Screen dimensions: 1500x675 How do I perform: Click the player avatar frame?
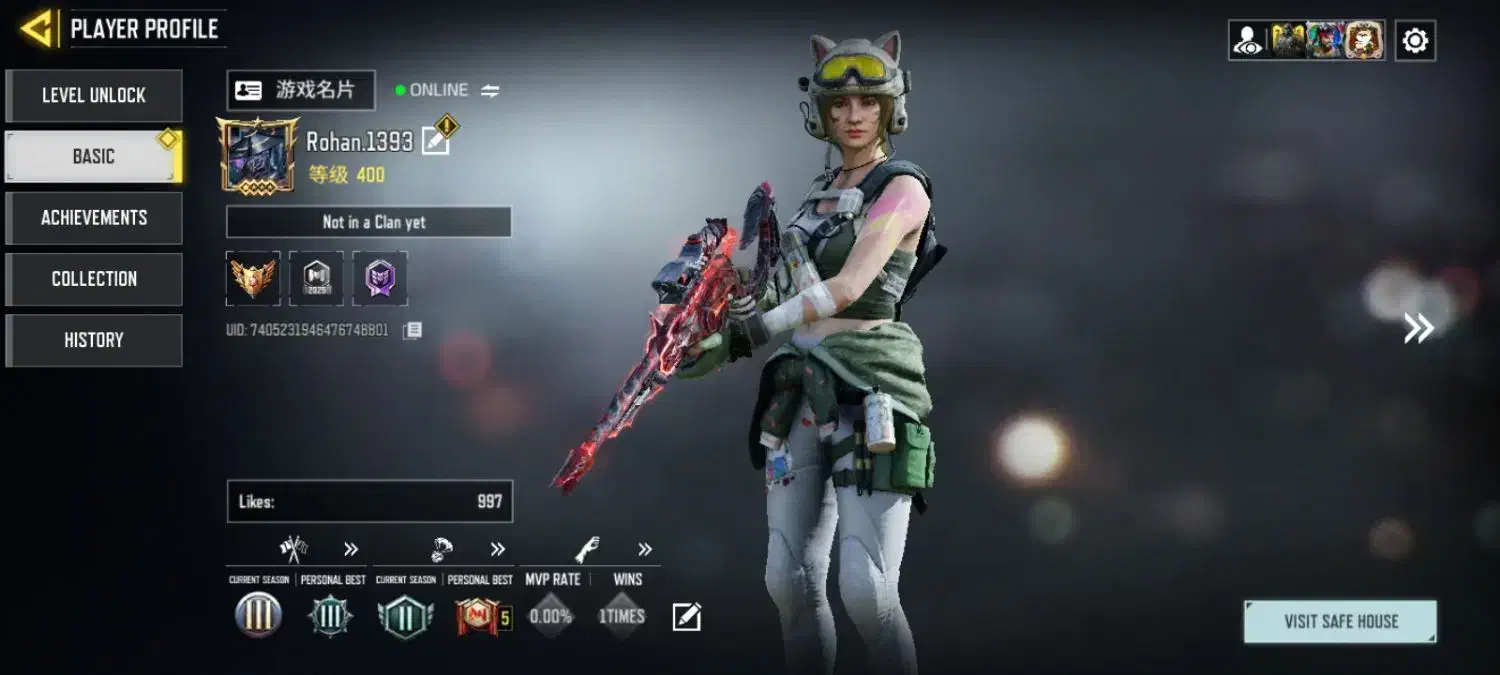[x=258, y=155]
